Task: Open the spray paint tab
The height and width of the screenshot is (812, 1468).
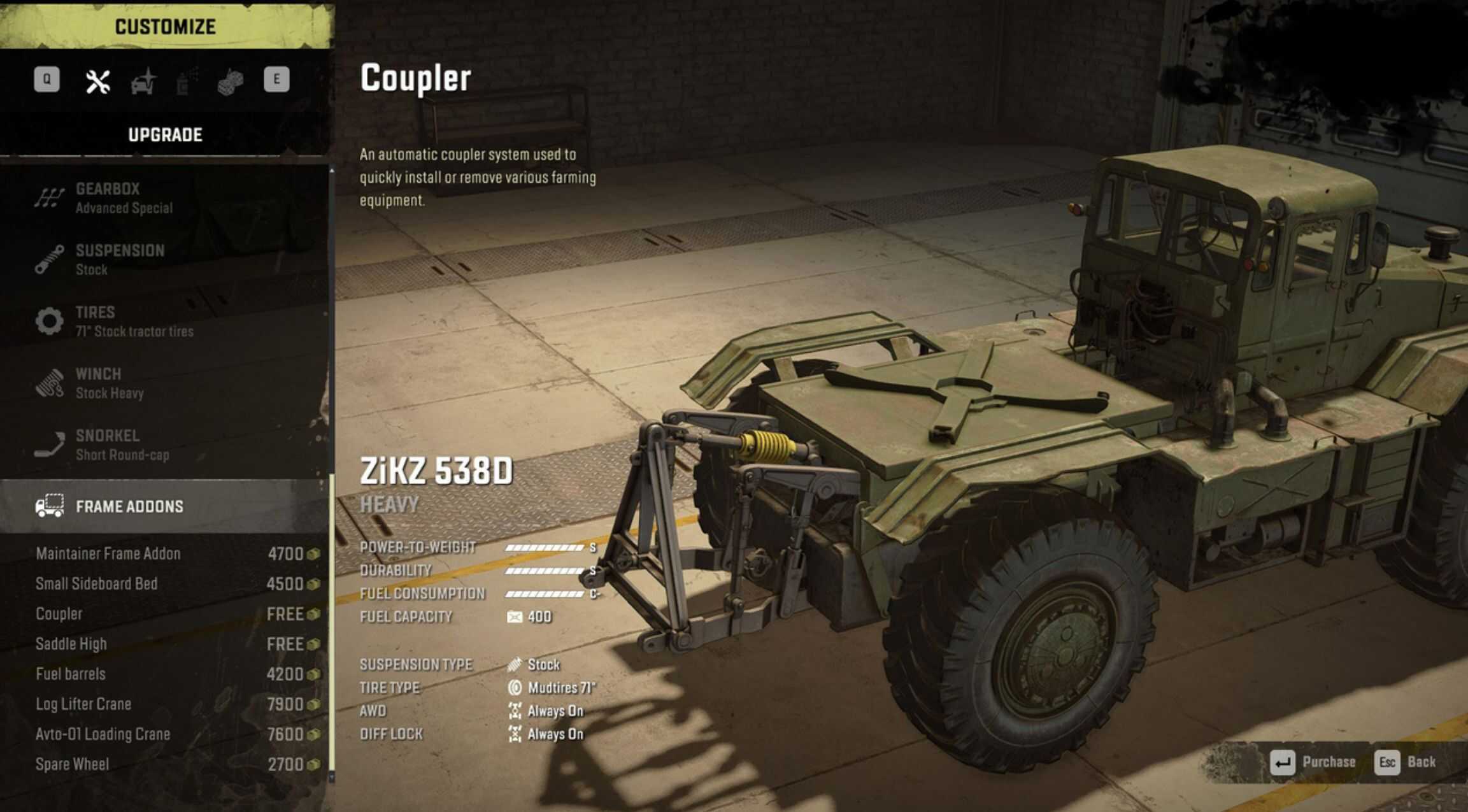Action: (x=186, y=82)
